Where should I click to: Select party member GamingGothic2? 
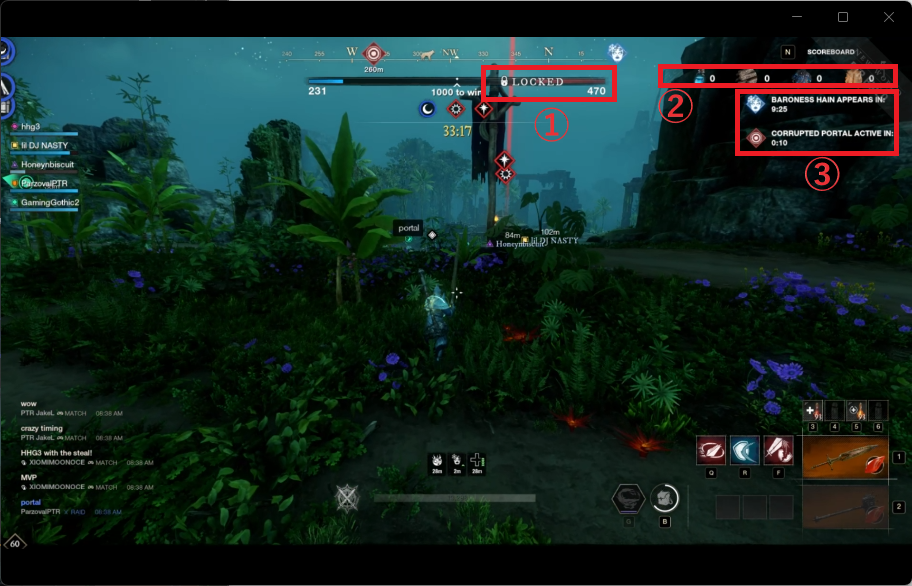50,203
